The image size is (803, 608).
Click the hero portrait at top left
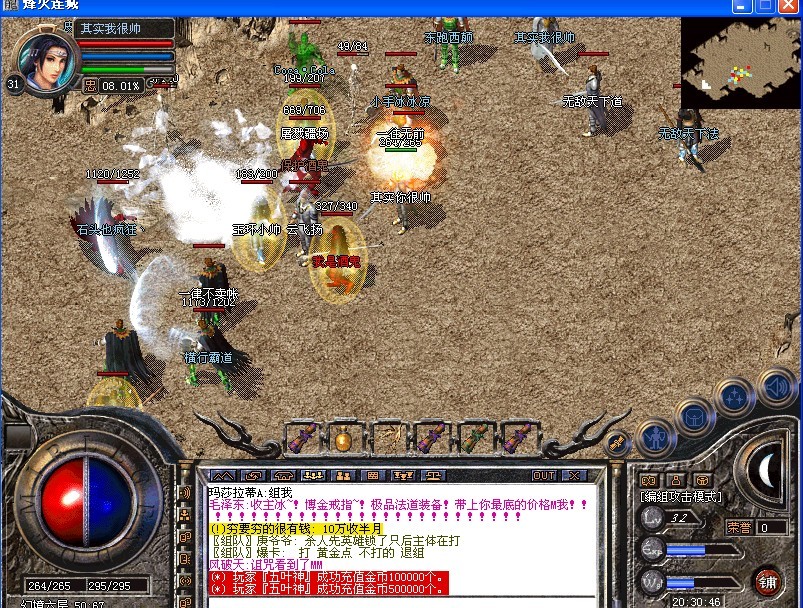48,60
